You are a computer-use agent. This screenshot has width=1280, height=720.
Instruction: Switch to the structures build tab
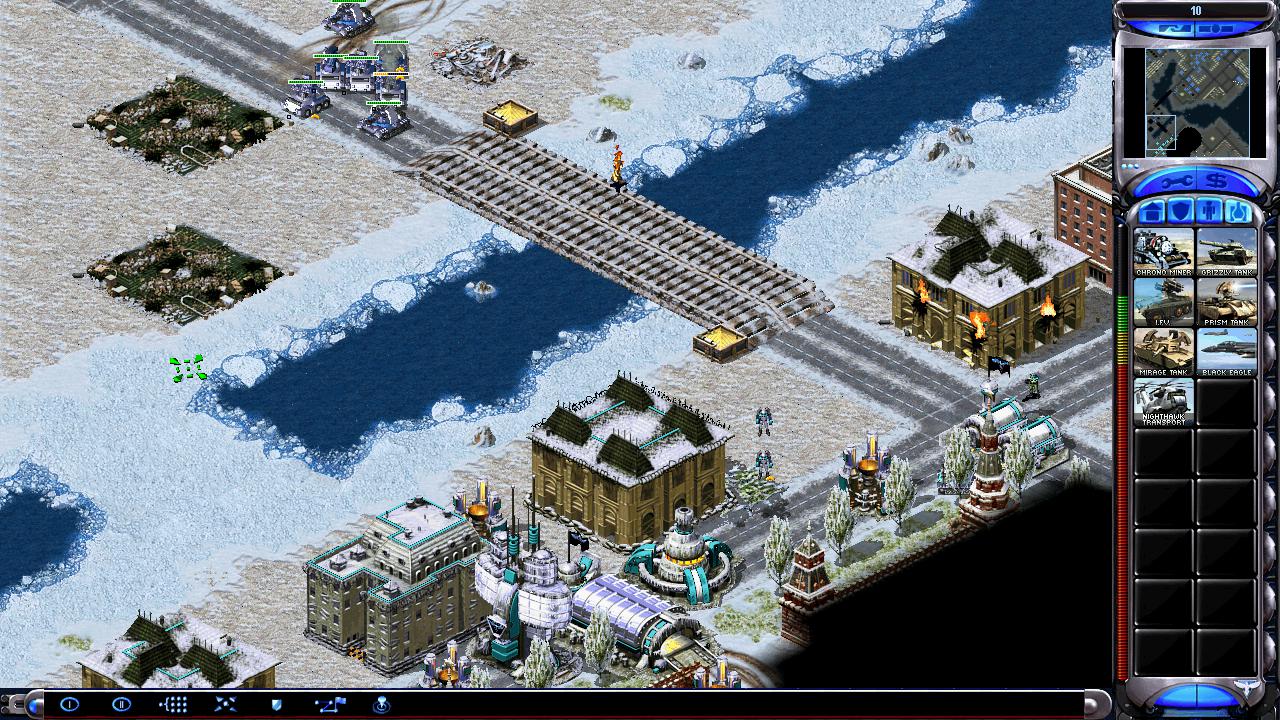pos(1150,212)
